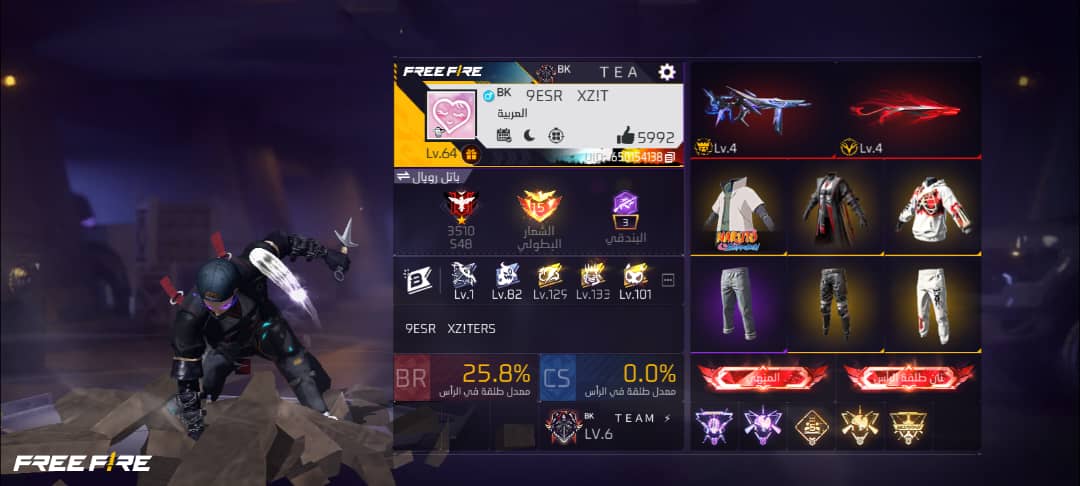Open the BR headshot rate stats

[x=466, y=378]
